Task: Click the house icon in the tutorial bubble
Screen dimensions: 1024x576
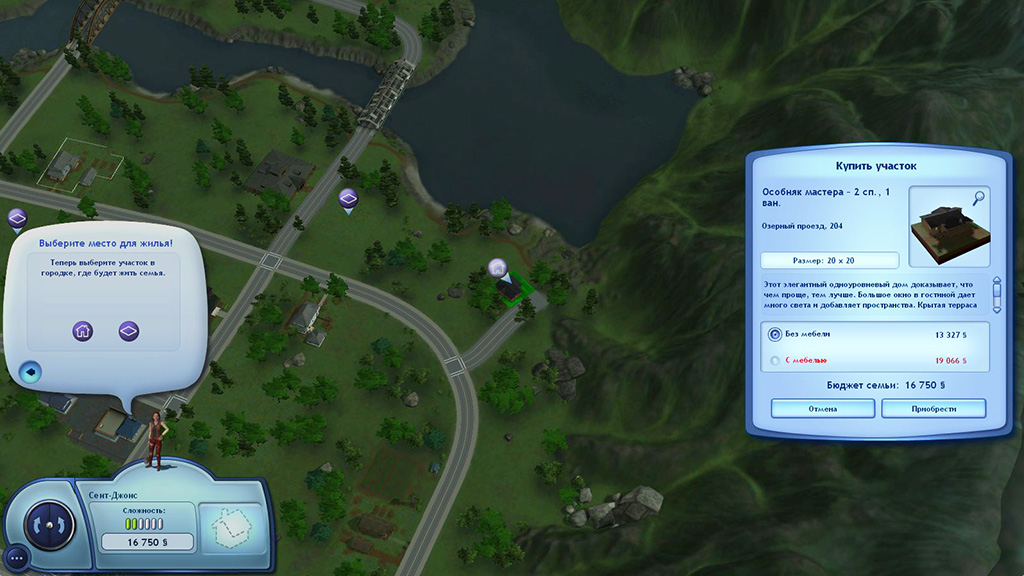Action: point(82,331)
